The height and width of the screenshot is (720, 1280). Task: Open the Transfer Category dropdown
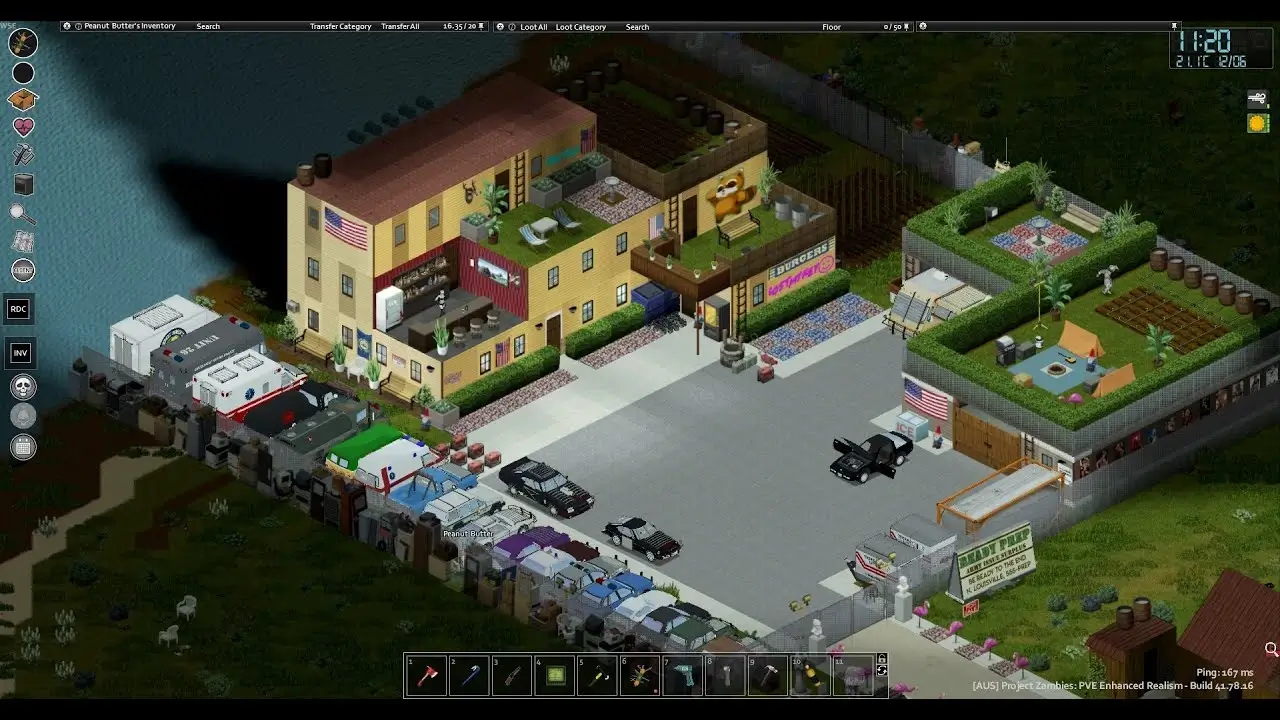pyautogui.click(x=340, y=27)
